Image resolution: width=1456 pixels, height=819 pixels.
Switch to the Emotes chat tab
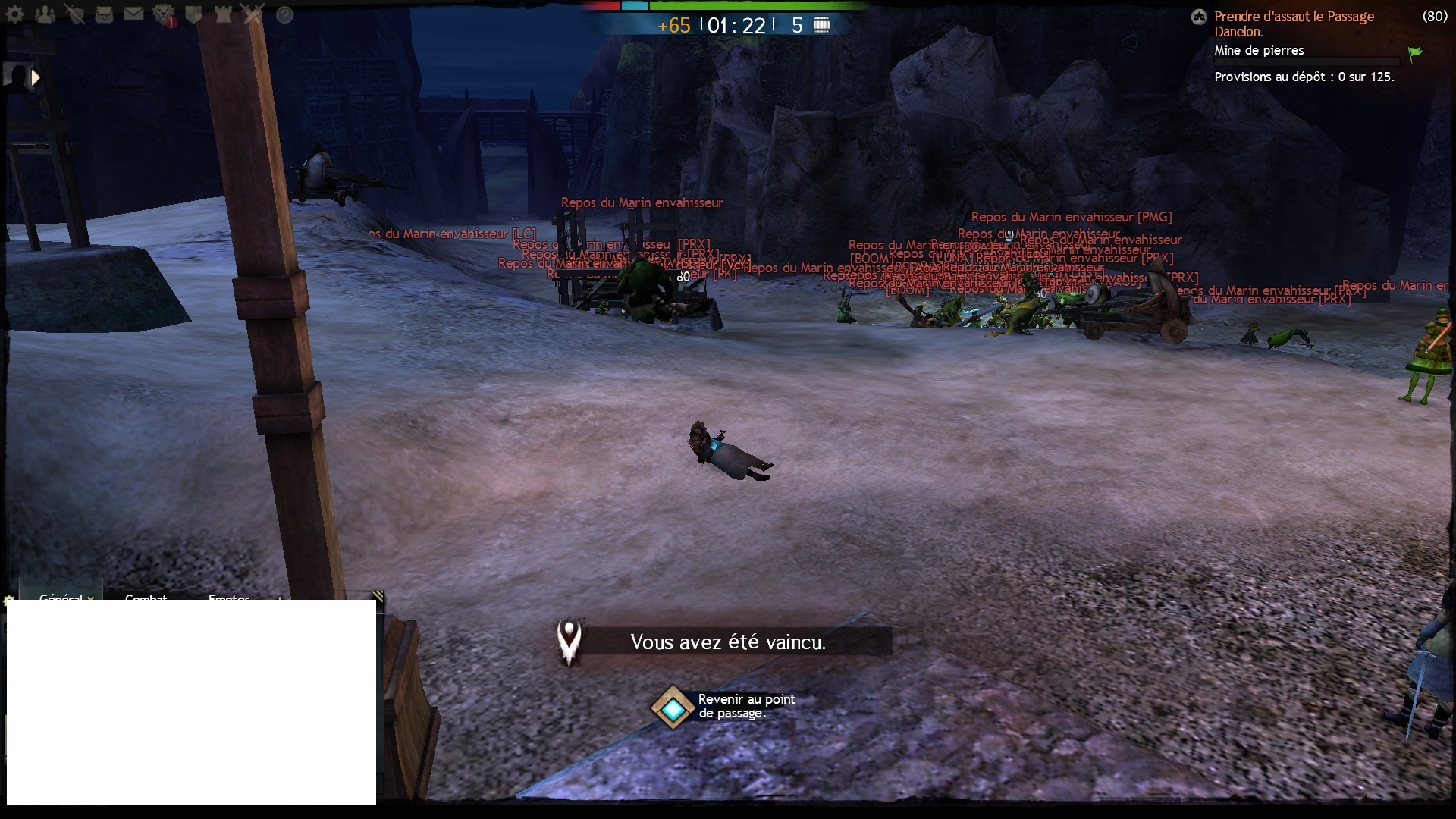click(x=229, y=598)
